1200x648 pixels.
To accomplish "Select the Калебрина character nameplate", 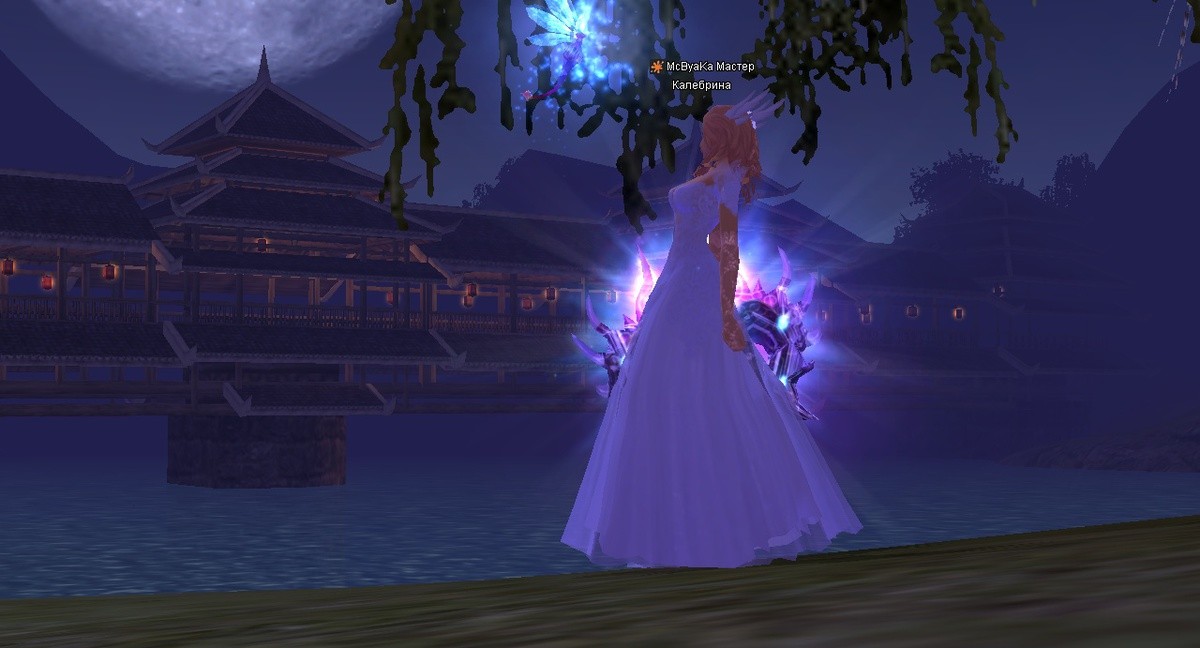I will (x=701, y=85).
